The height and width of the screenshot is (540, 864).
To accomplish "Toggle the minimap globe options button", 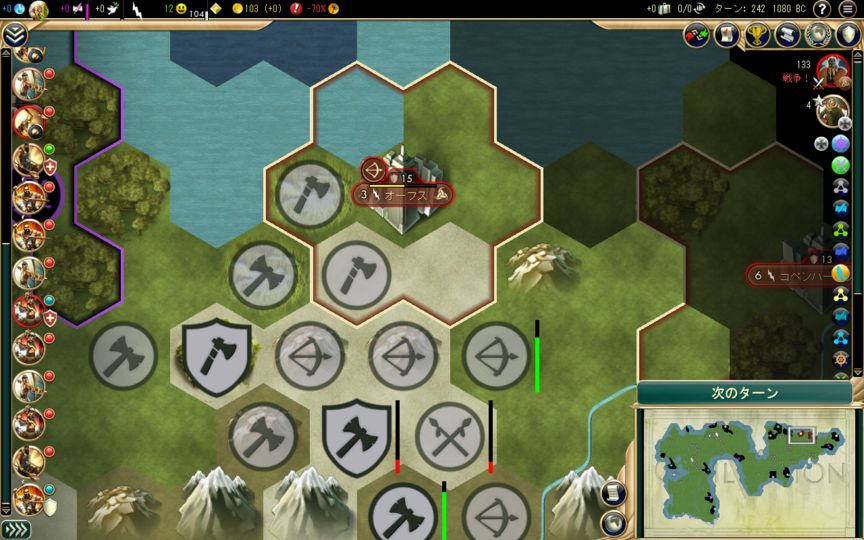I will click(615, 521).
